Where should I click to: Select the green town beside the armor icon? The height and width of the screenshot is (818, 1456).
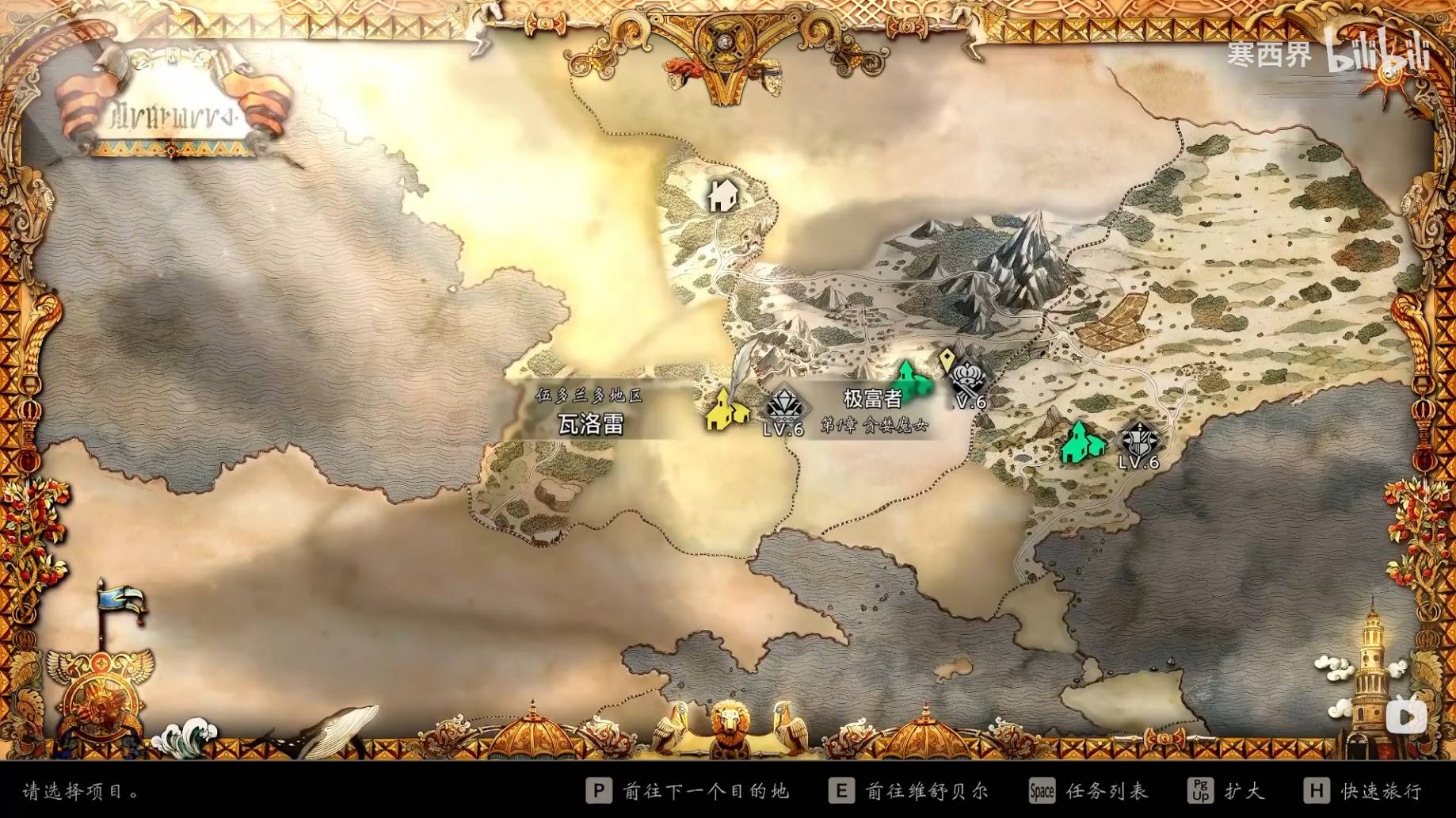coord(1082,441)
